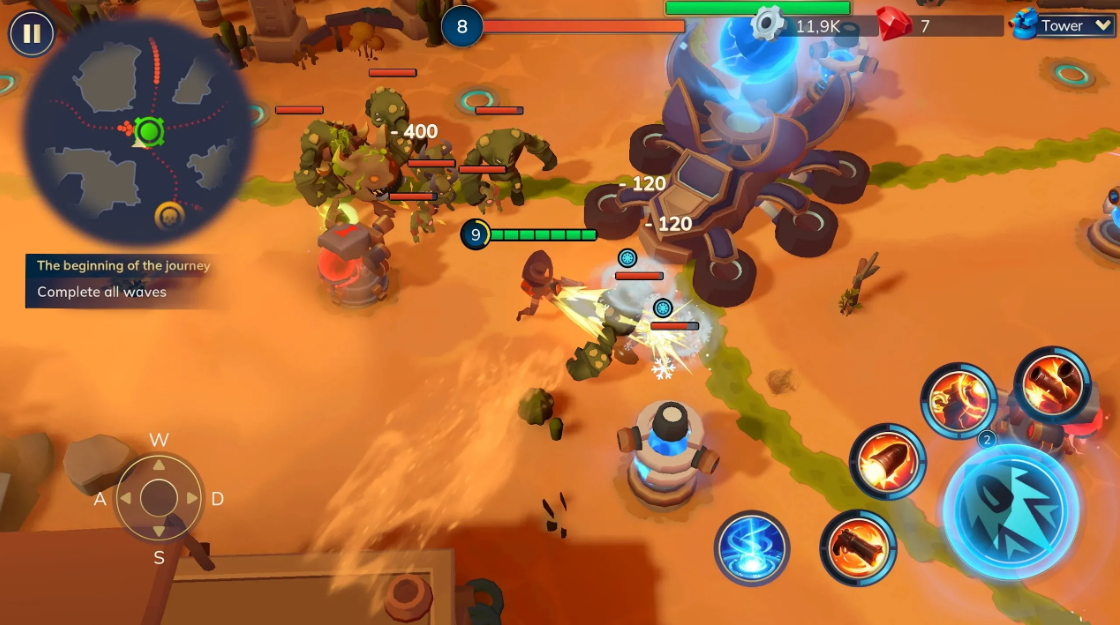
Task: Pause the game with the pause button
Action: tap(32, 34)
